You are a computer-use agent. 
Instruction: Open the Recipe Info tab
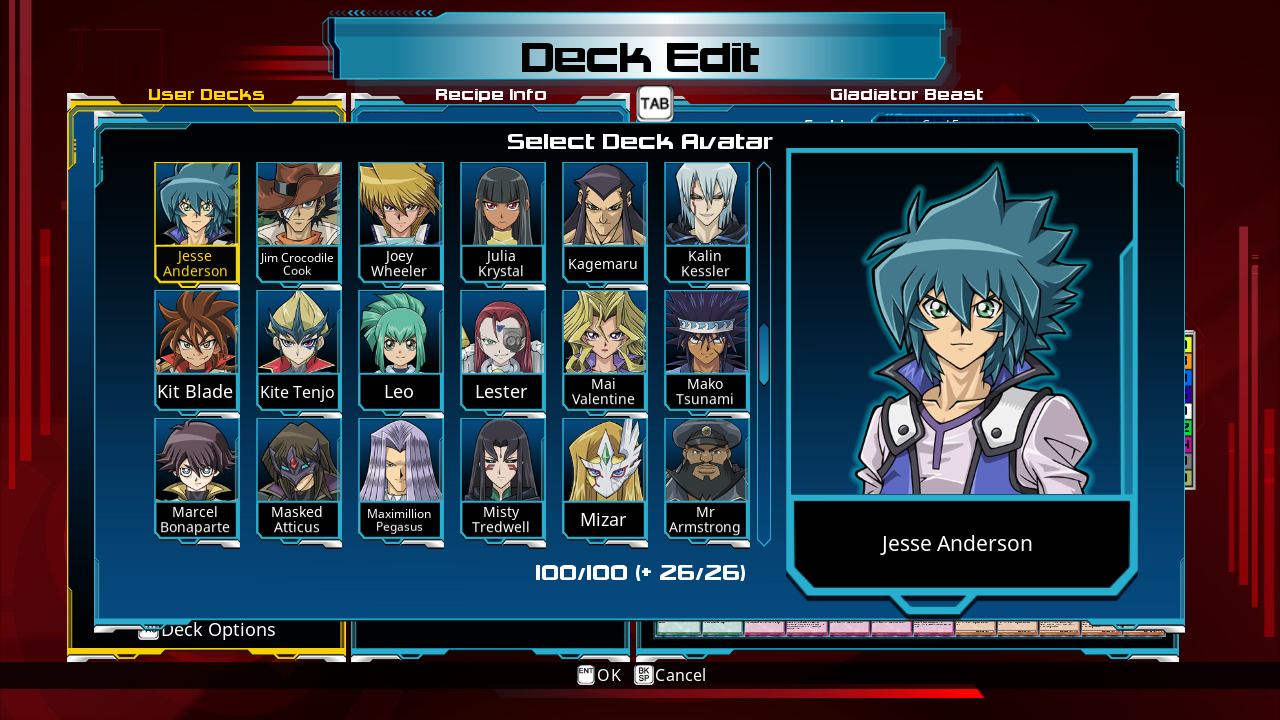point(489,94)
